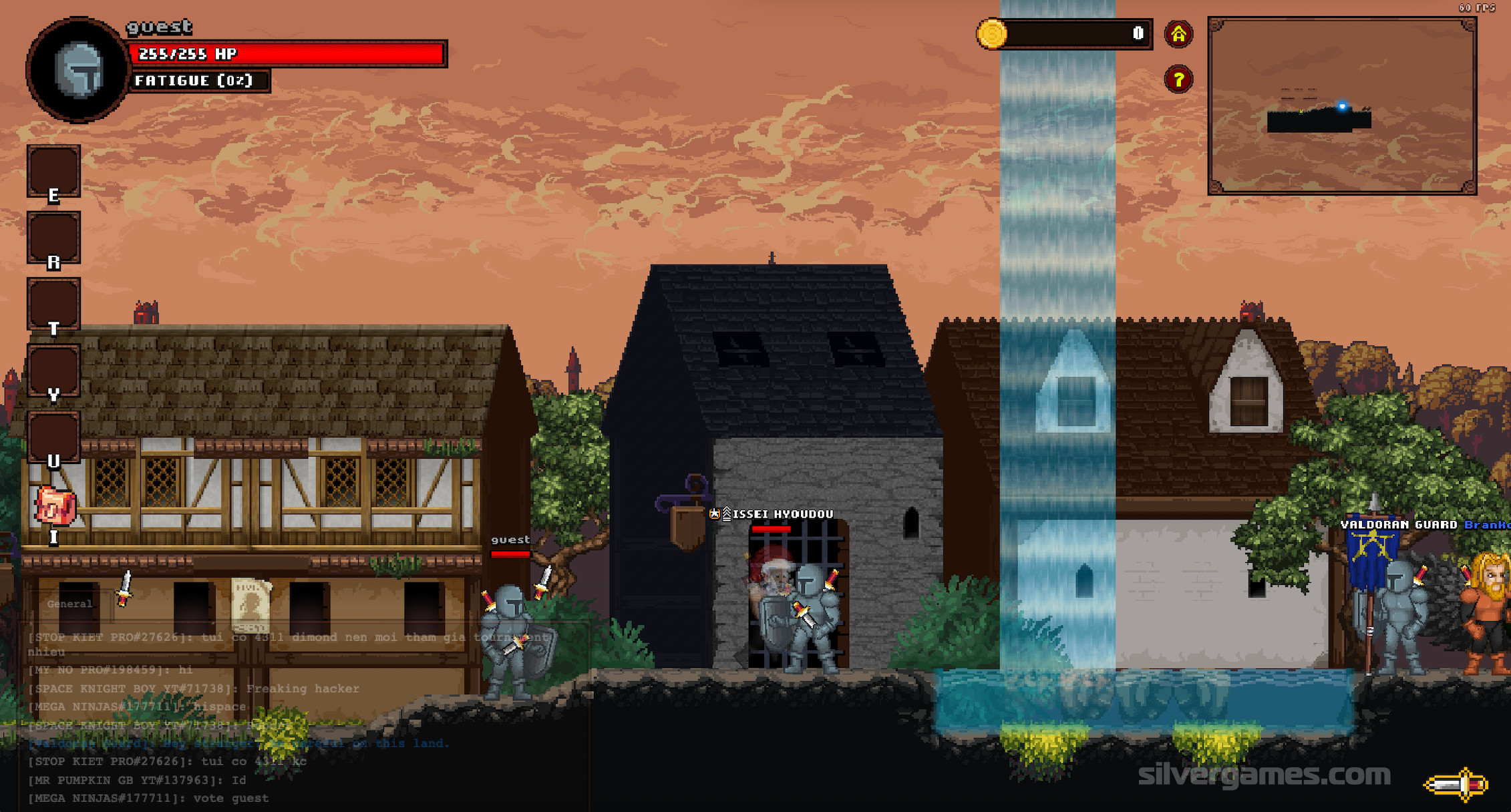Select the empty skill slot labeled R
Image resolution: width=1511 pixels, height=812 pixels.
click(53, 236)
